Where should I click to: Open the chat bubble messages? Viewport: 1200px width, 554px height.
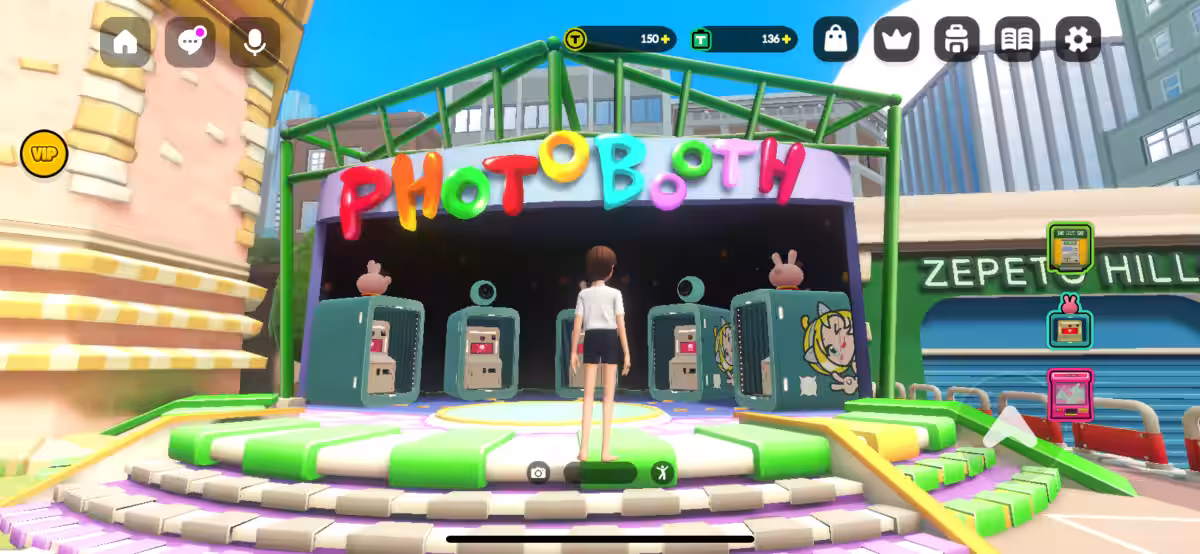190,42
